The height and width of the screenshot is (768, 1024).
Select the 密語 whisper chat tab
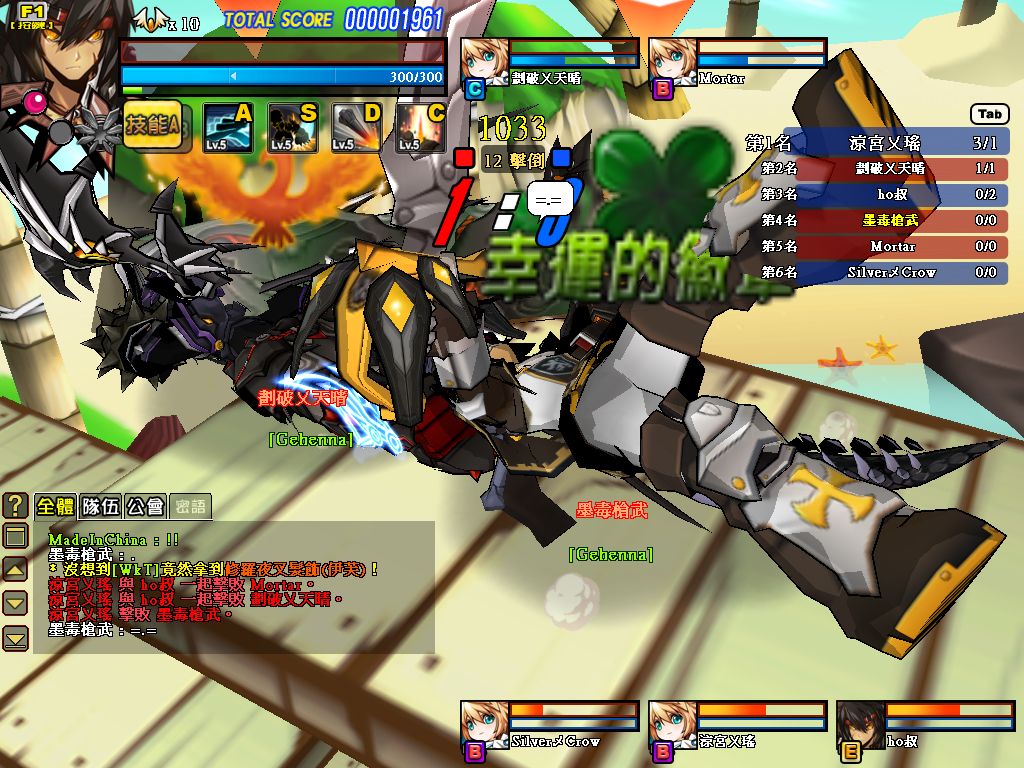pyautogui.click(x=189, y=507)
